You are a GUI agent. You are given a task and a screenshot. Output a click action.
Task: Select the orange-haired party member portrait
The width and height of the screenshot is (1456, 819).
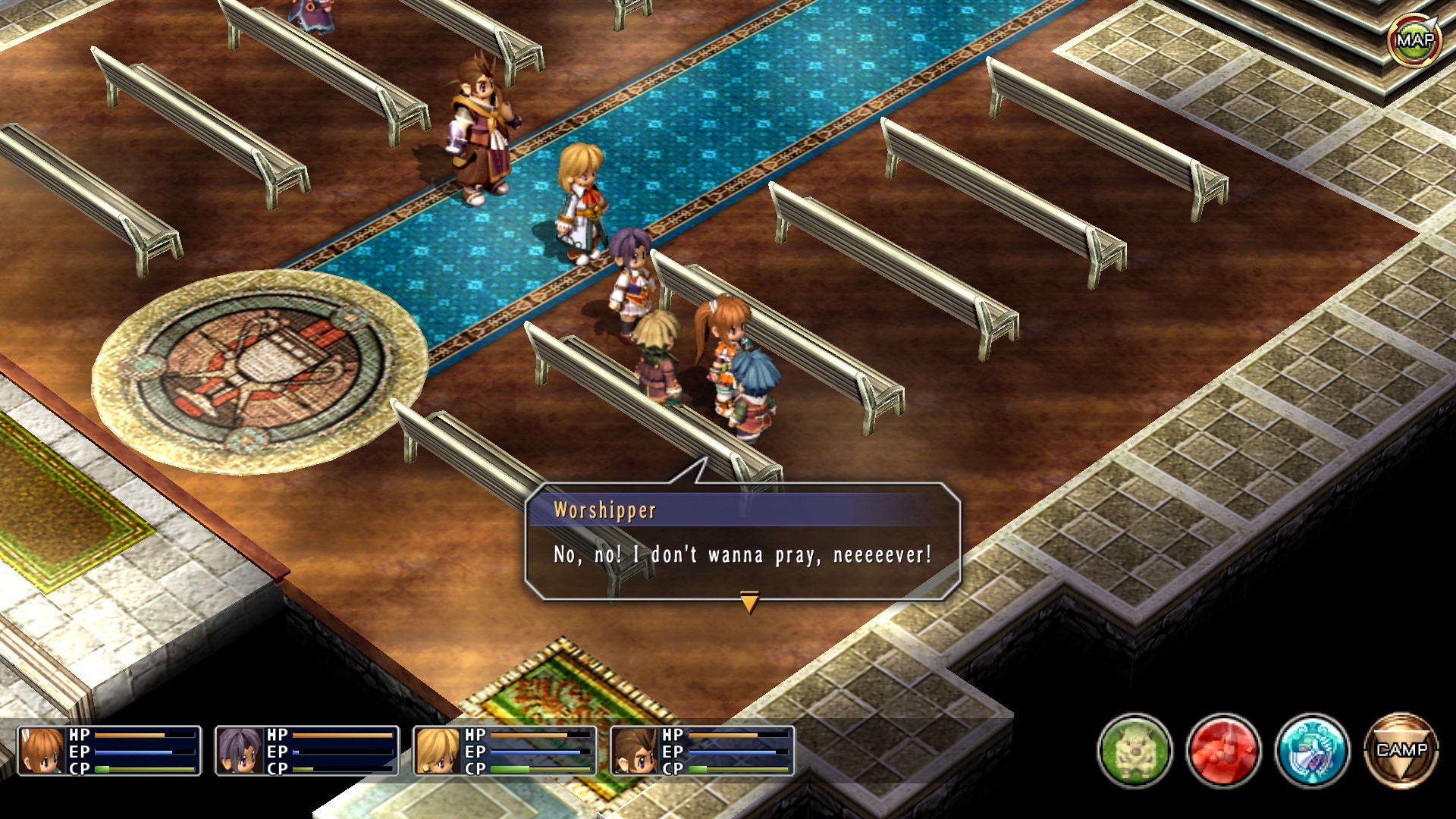click(x=42, y=751)
